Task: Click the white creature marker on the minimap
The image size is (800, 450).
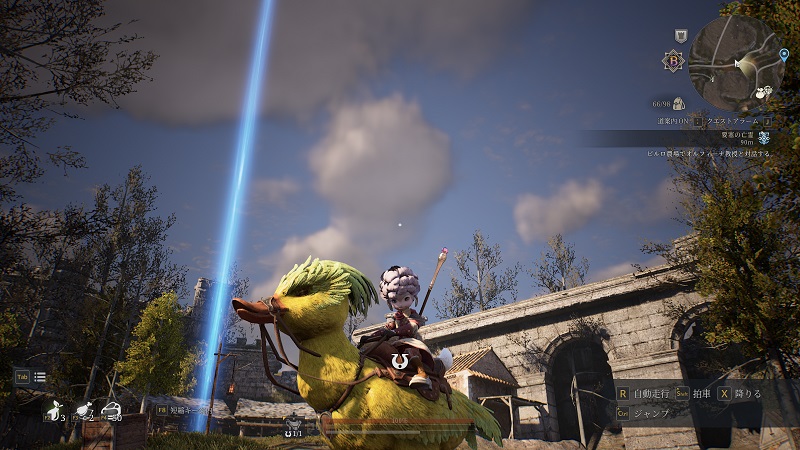Action: pos(762,92)
